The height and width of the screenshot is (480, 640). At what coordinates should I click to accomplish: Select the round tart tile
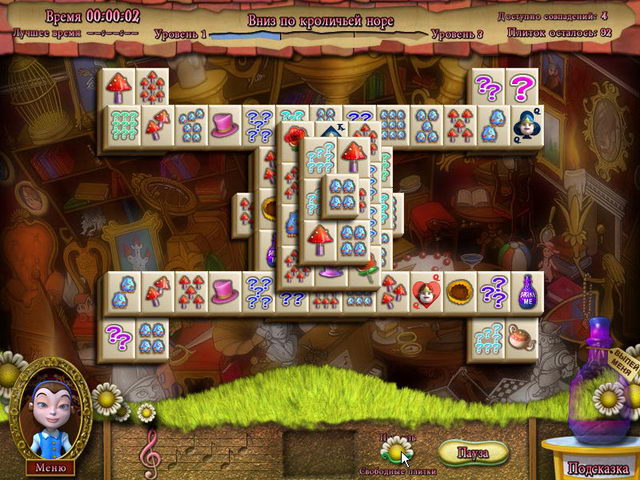[x=460, y=291]
